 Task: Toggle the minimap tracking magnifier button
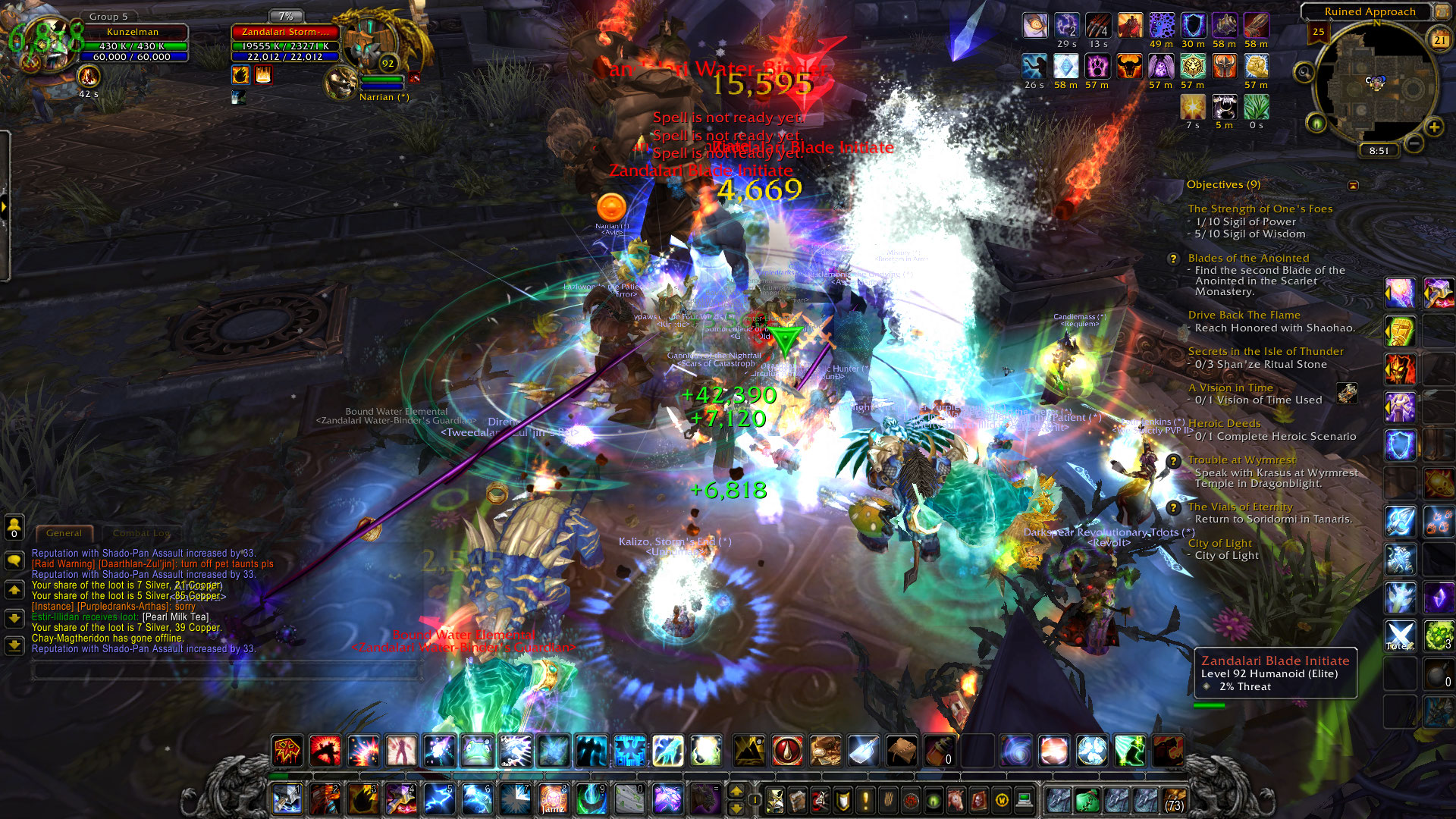(x=1304, y=73)
